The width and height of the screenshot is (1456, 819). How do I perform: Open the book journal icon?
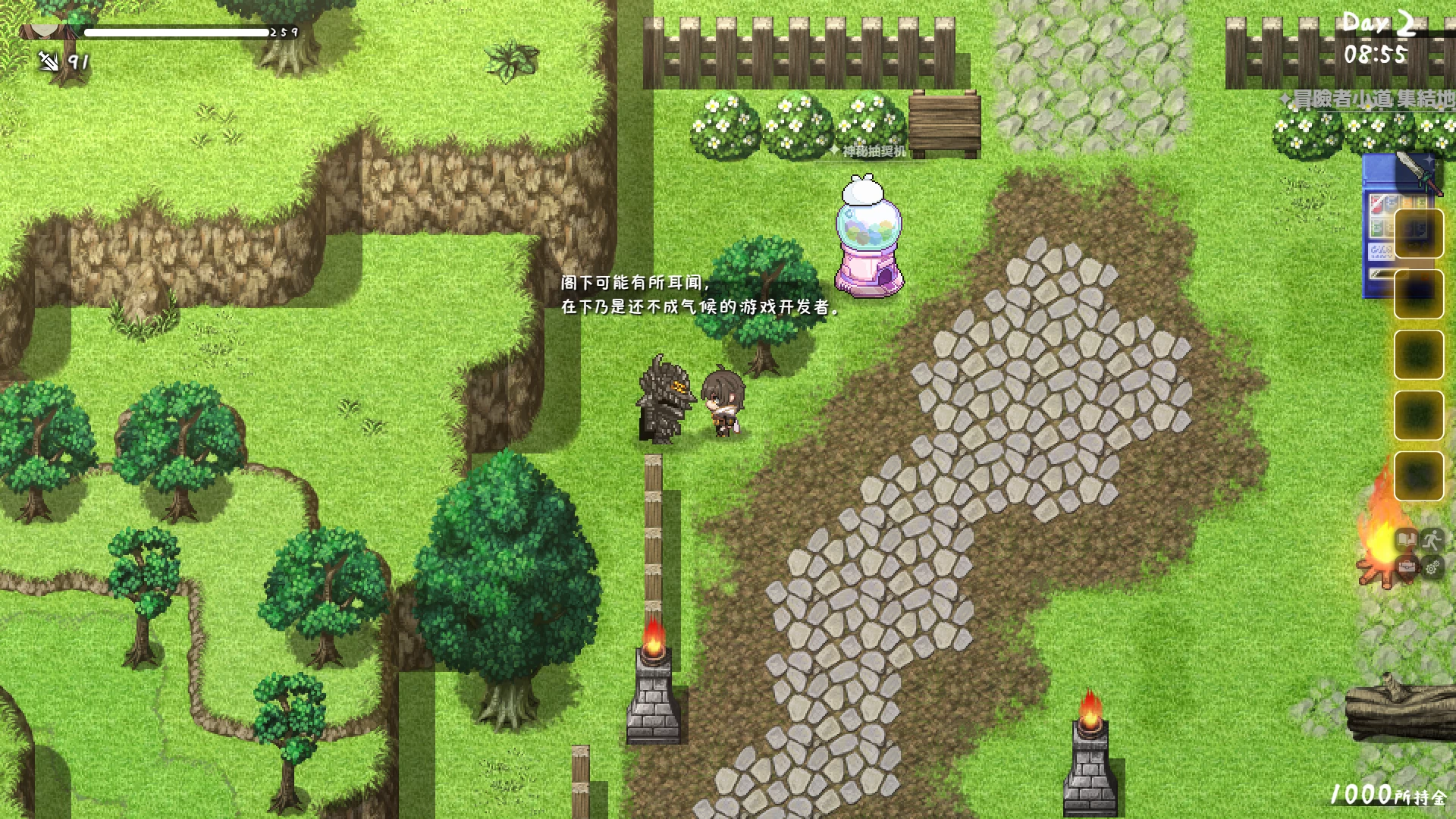(x=1407, y=540)
